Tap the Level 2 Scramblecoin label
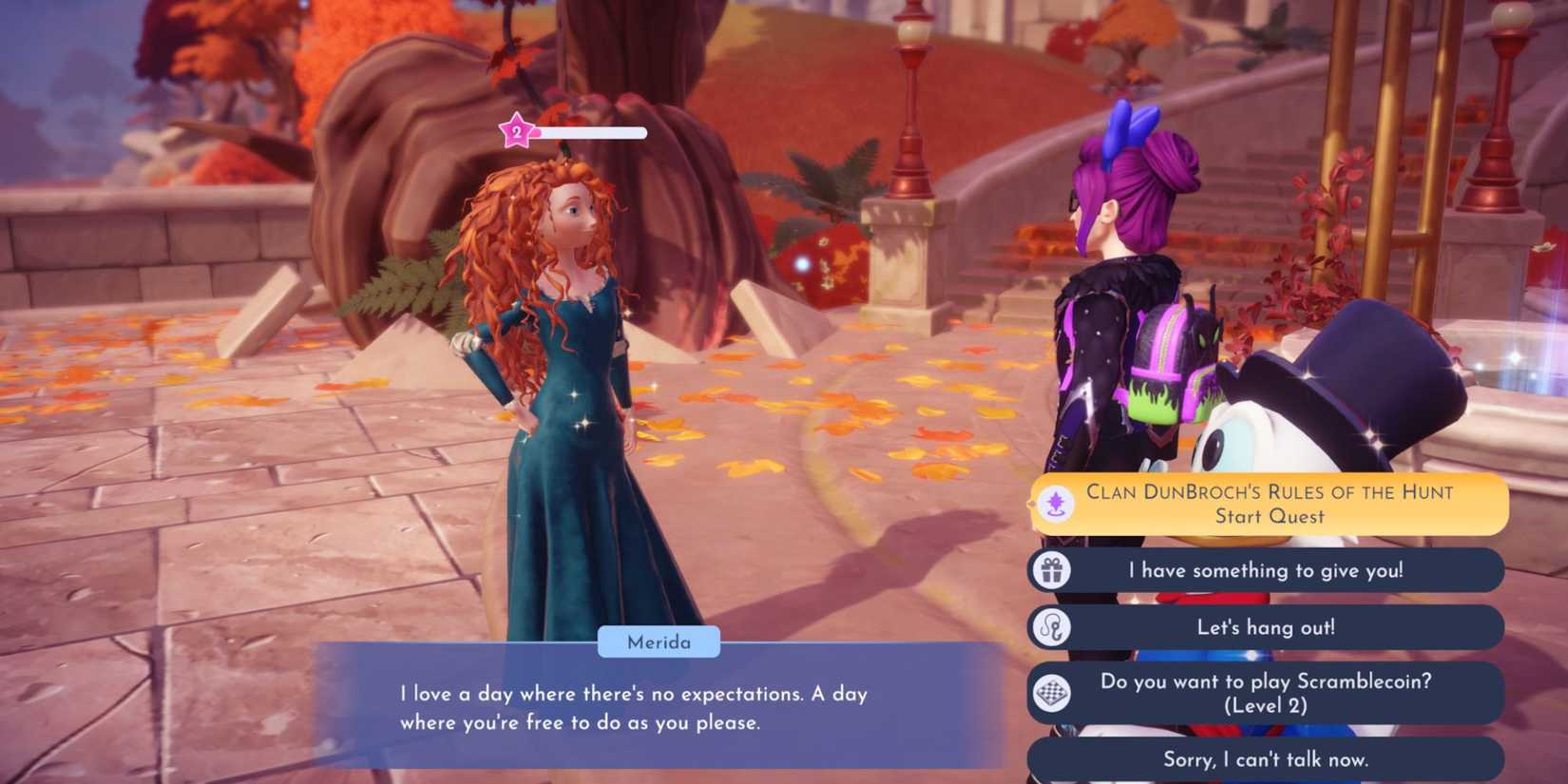1568x784 pixels. coord(1266,705)
